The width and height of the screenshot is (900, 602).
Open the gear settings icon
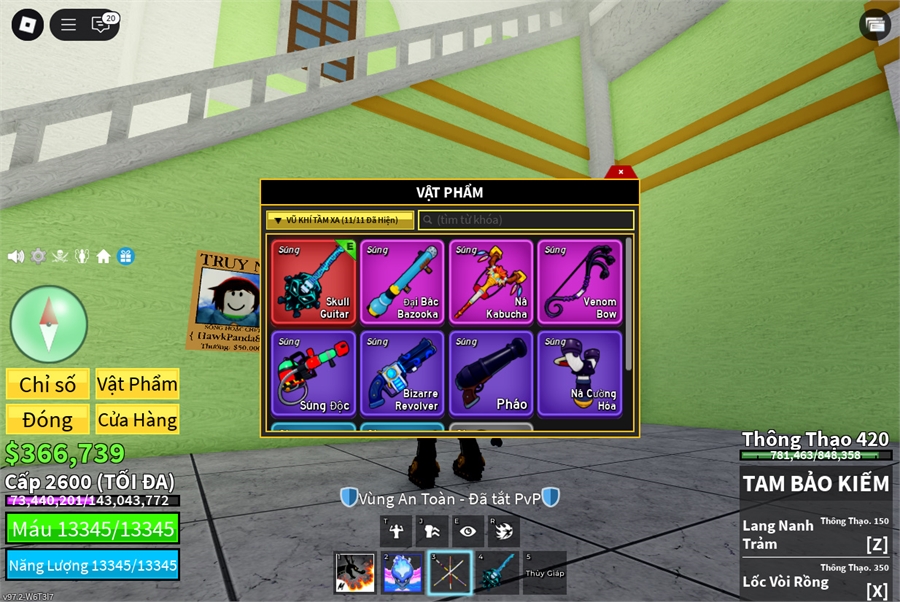[38, 256]
